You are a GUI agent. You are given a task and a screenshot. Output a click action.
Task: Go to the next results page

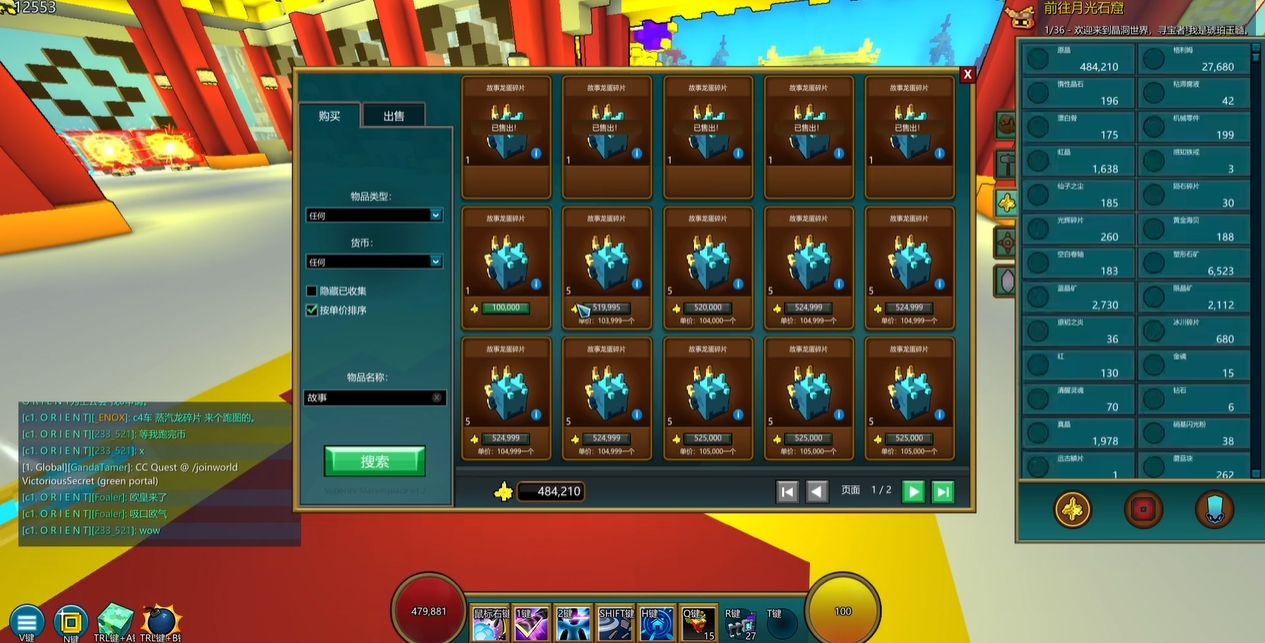click(x=913, y=491)
